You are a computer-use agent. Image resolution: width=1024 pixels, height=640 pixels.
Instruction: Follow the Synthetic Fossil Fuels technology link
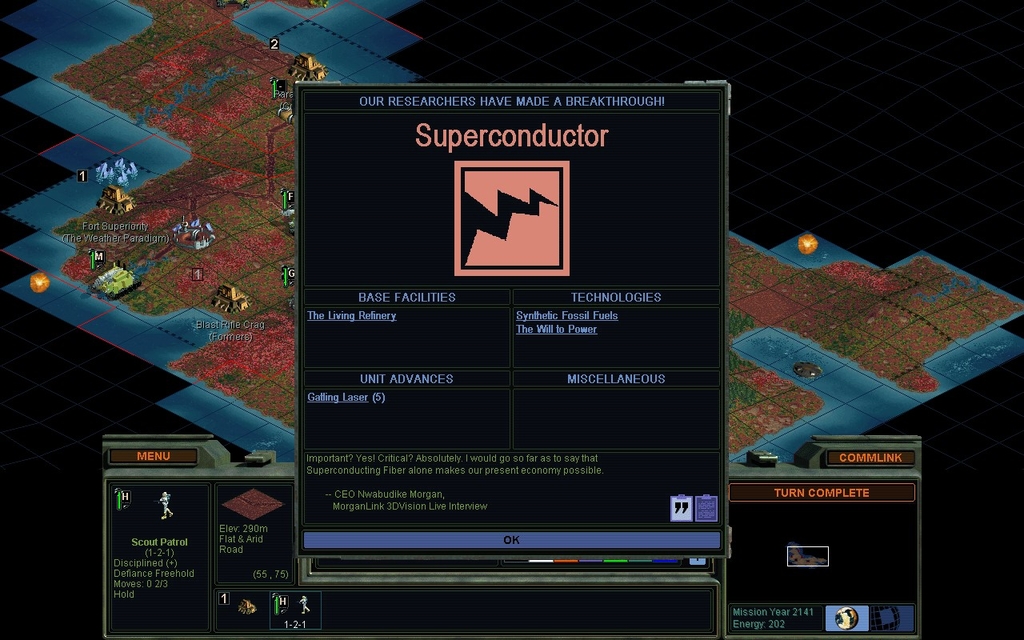click(x=566, y=316)
